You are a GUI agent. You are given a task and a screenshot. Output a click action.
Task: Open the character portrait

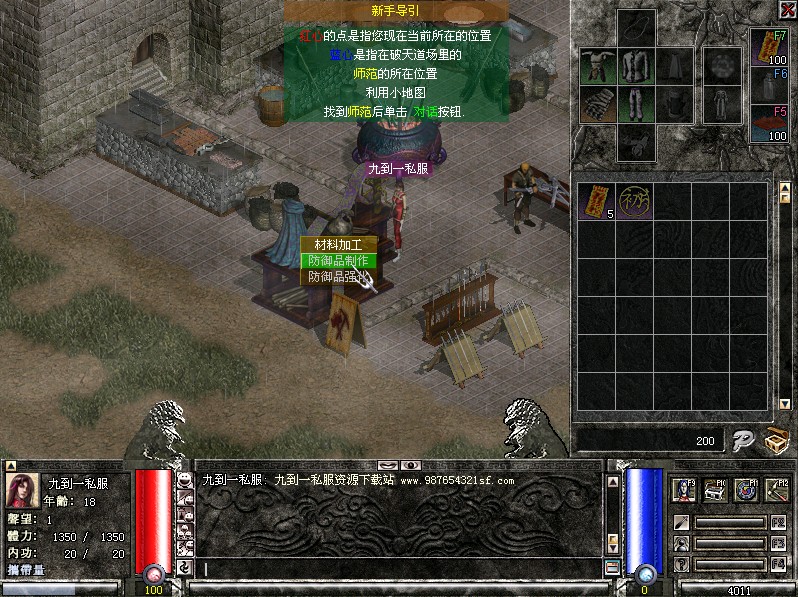pos(21,490)
